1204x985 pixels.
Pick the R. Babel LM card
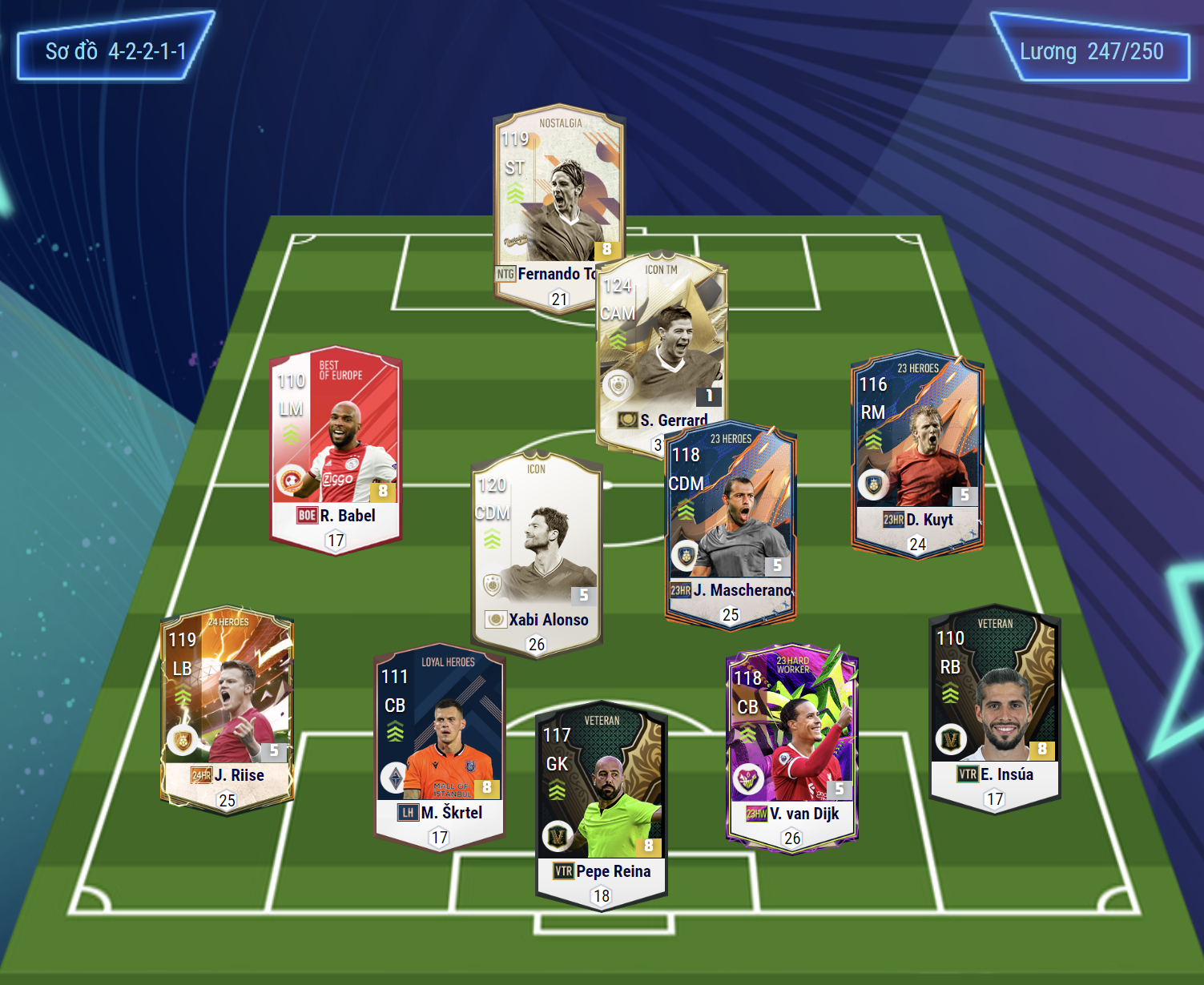[336, 448]
